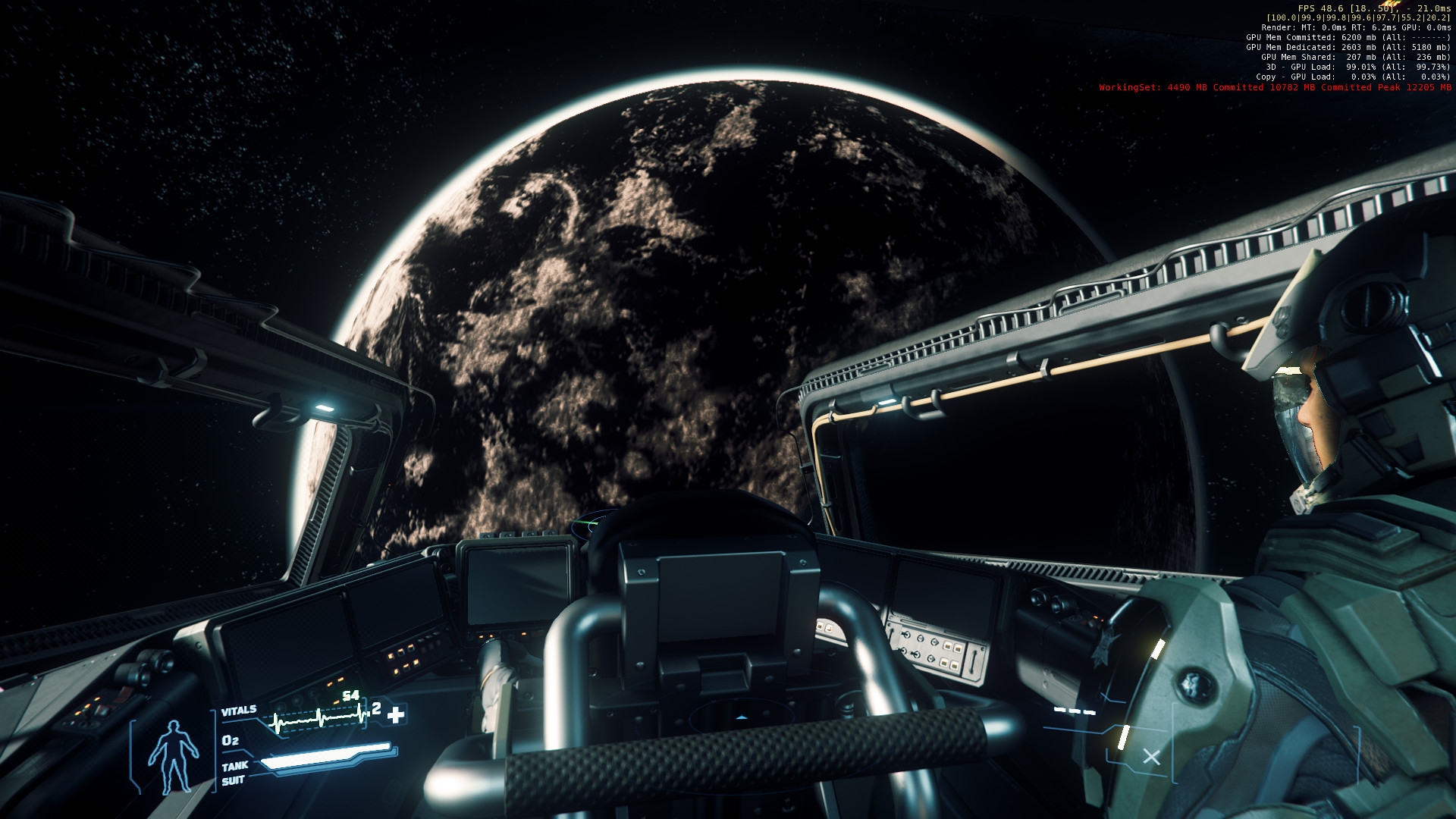
Task: Click the X icon on the weapon HUD
Action: (1151, 756)
